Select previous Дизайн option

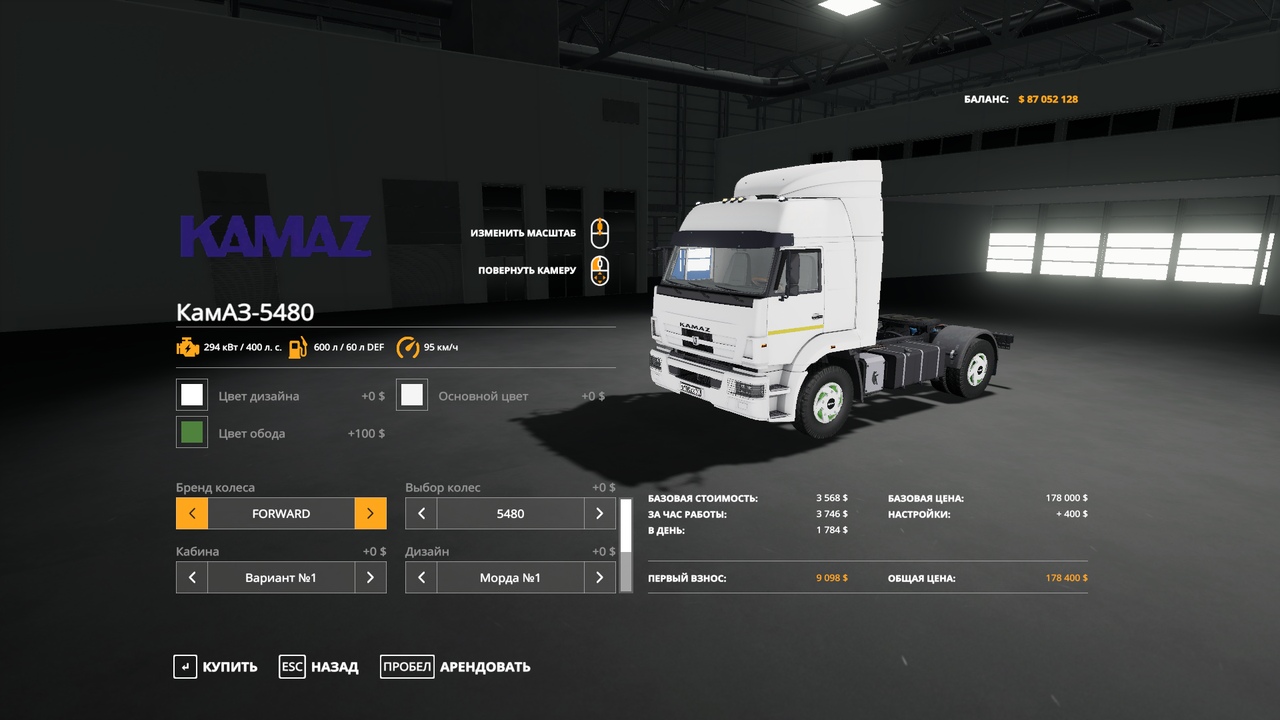pyautogui.click(x=421, y=578)
